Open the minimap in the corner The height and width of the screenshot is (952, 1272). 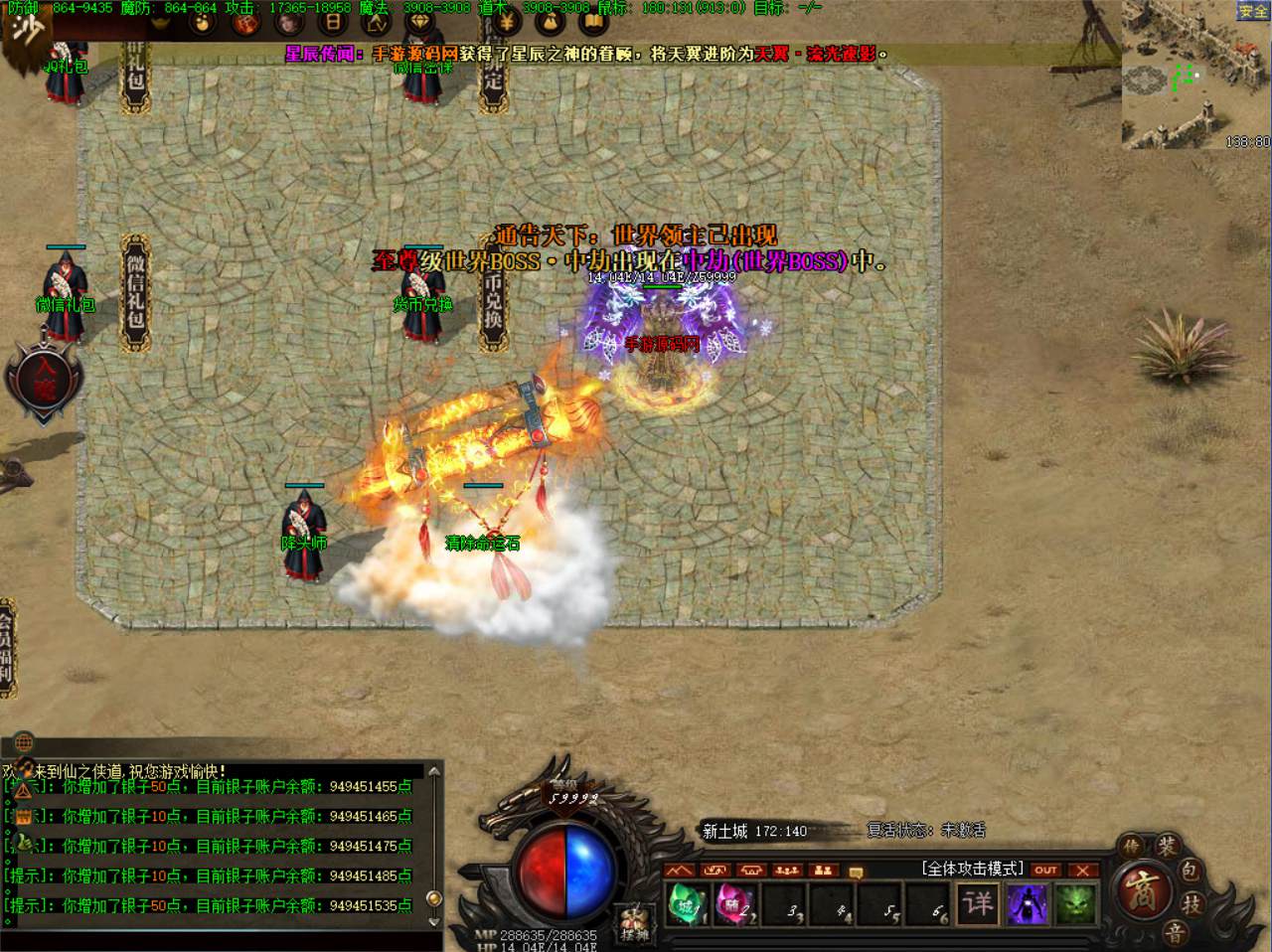pos(1195,76)
